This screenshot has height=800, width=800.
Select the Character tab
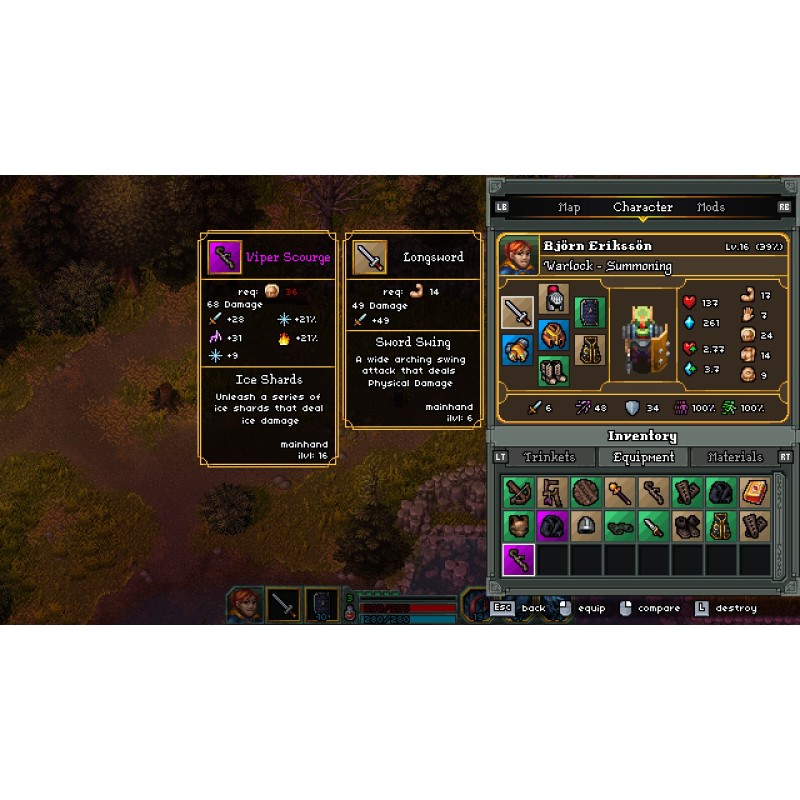pyautogui.click(x=642, y=207)
